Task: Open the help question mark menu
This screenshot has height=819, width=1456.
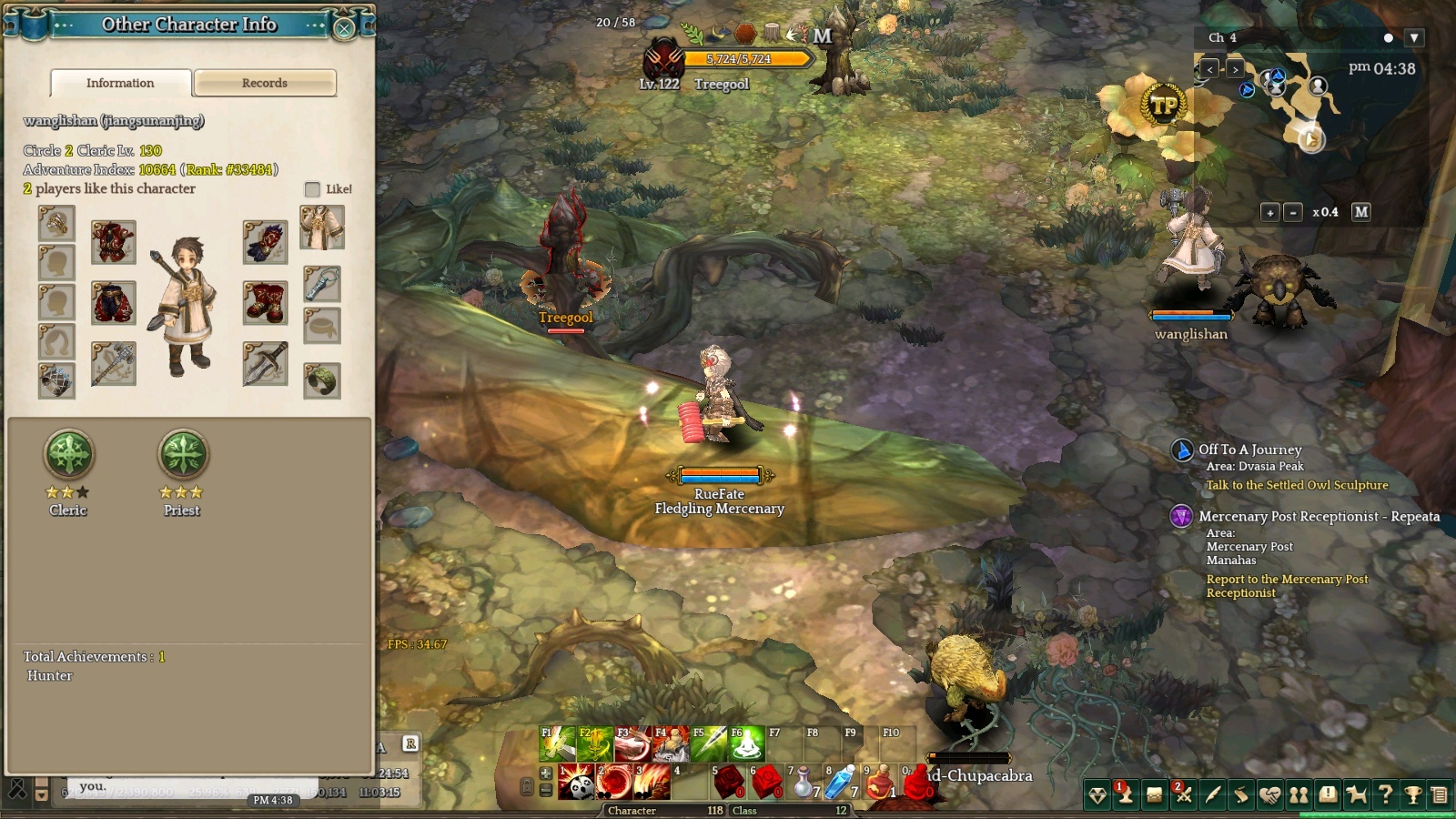Action: (x=1385, y=795)
